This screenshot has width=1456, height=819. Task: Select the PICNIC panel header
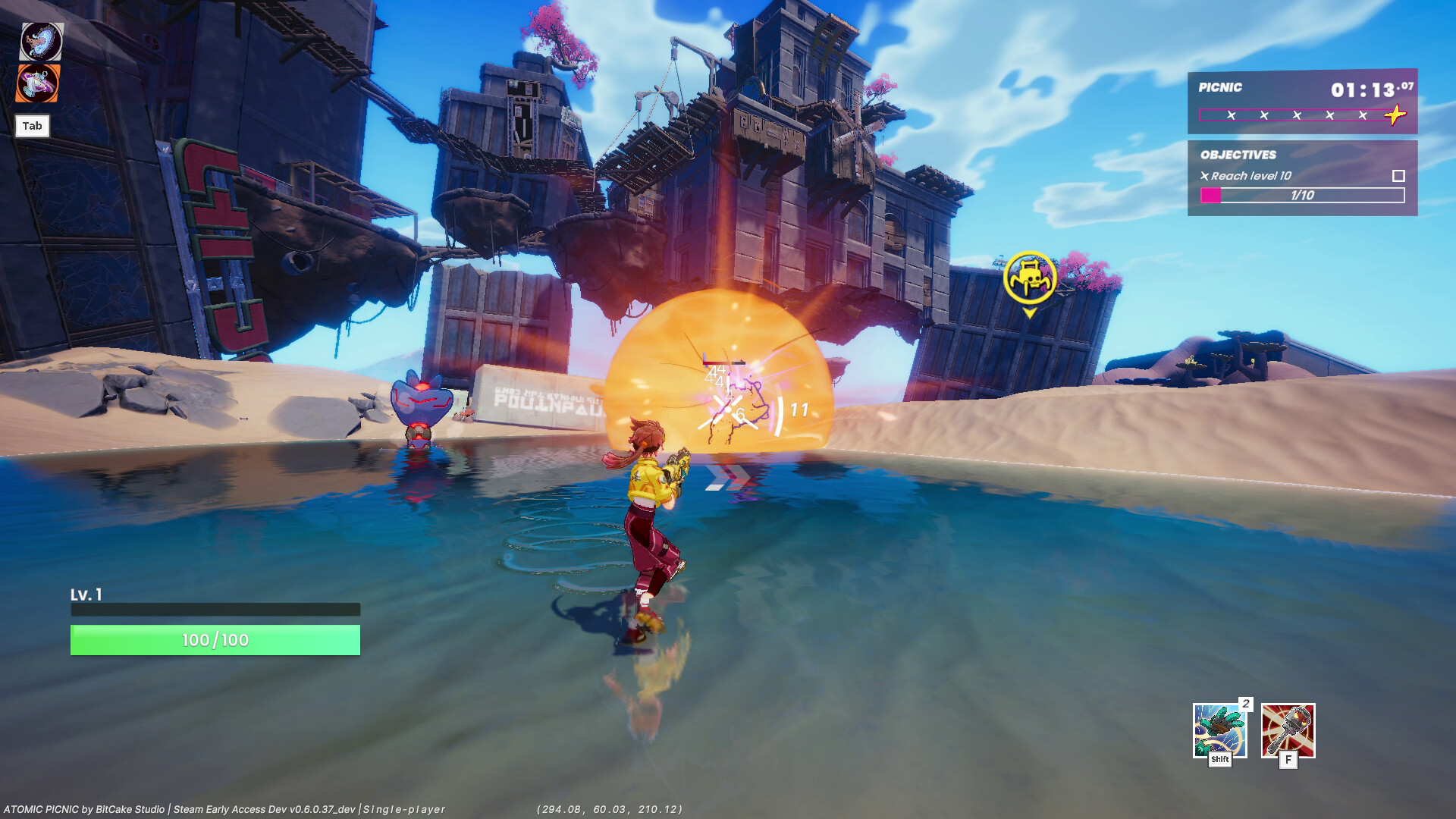[x=1219, y=88]
